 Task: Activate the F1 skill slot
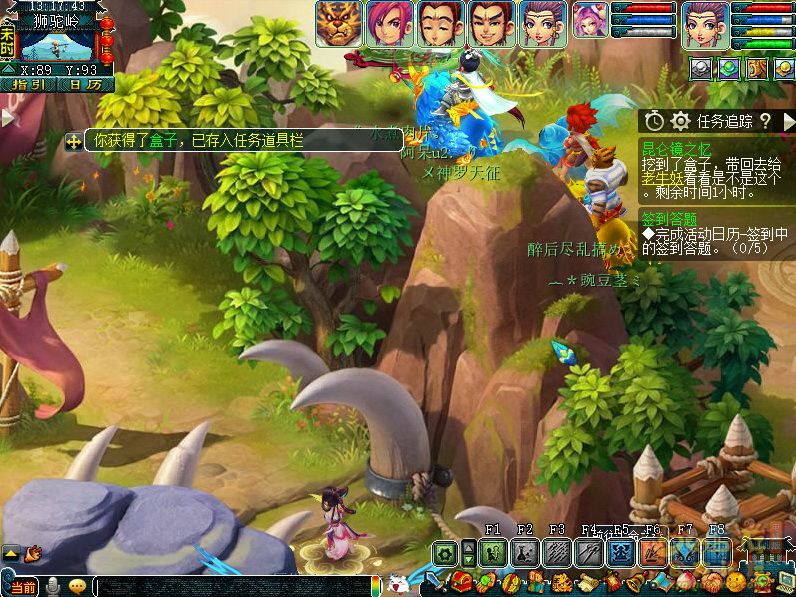tap(493, 553)
